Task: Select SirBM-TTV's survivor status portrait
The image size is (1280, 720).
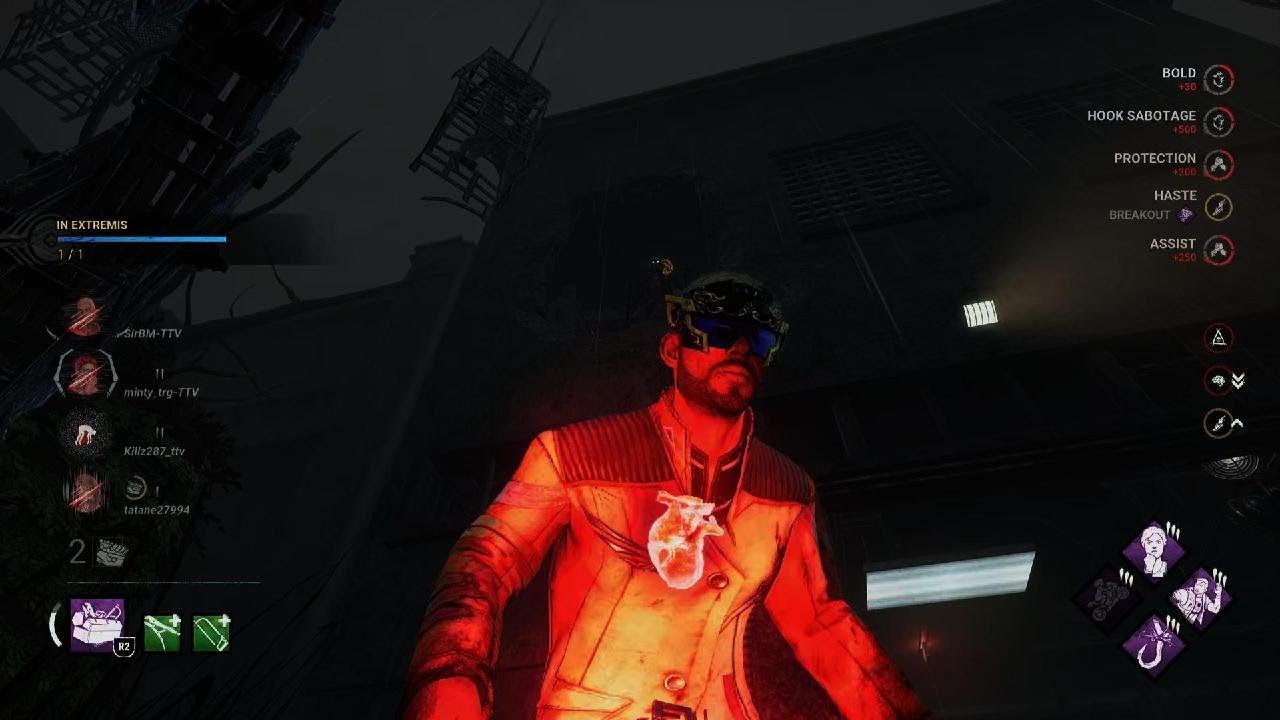Action: (x=86, y=317)
